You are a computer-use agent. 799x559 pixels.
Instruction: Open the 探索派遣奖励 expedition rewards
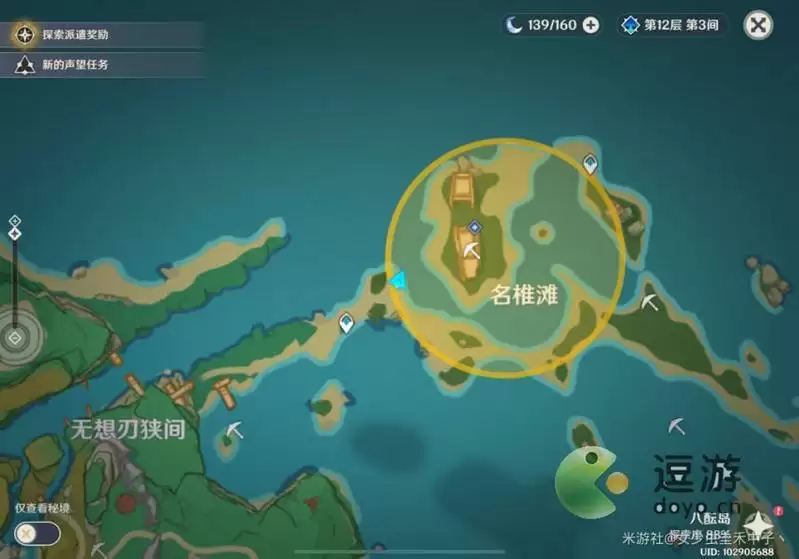(75, 35)
